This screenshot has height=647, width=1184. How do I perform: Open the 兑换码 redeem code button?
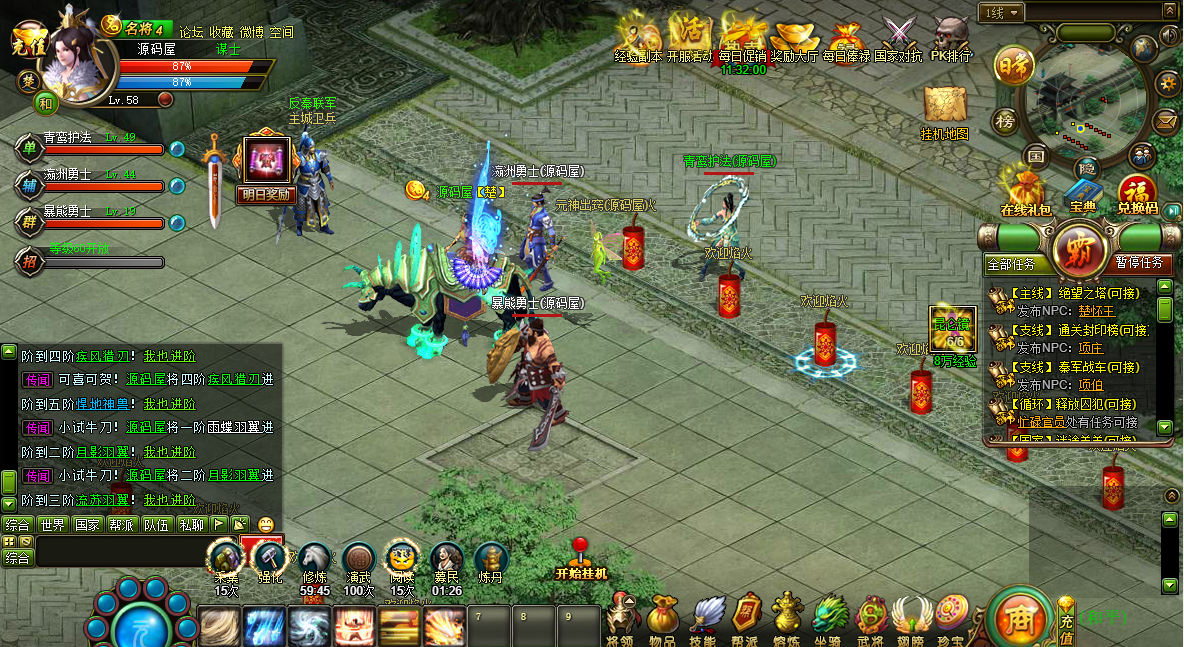[1137, 190]
